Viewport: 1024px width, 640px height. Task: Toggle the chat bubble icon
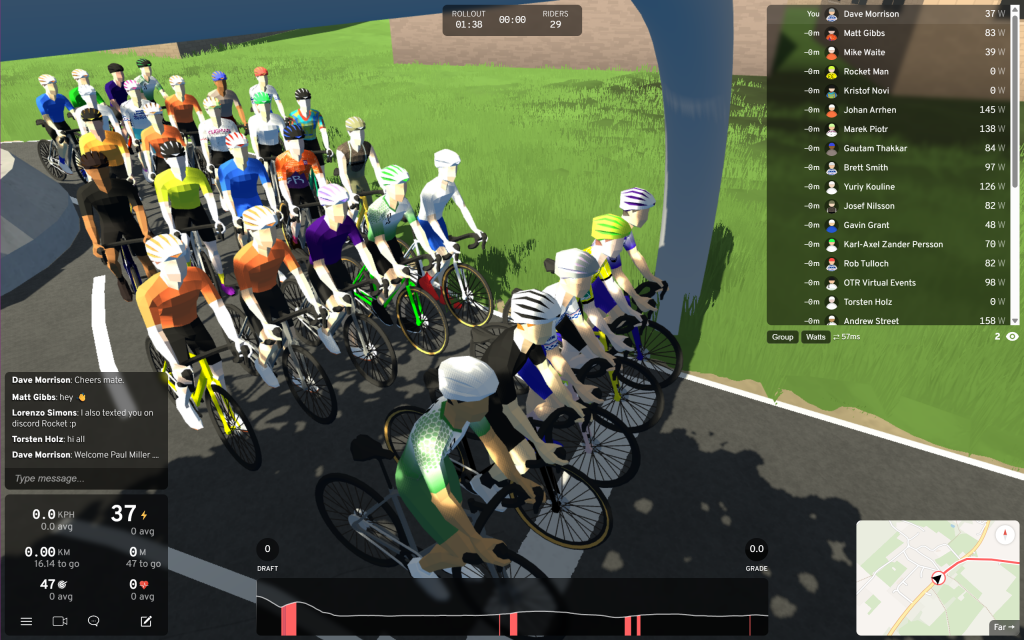(93, 621)
